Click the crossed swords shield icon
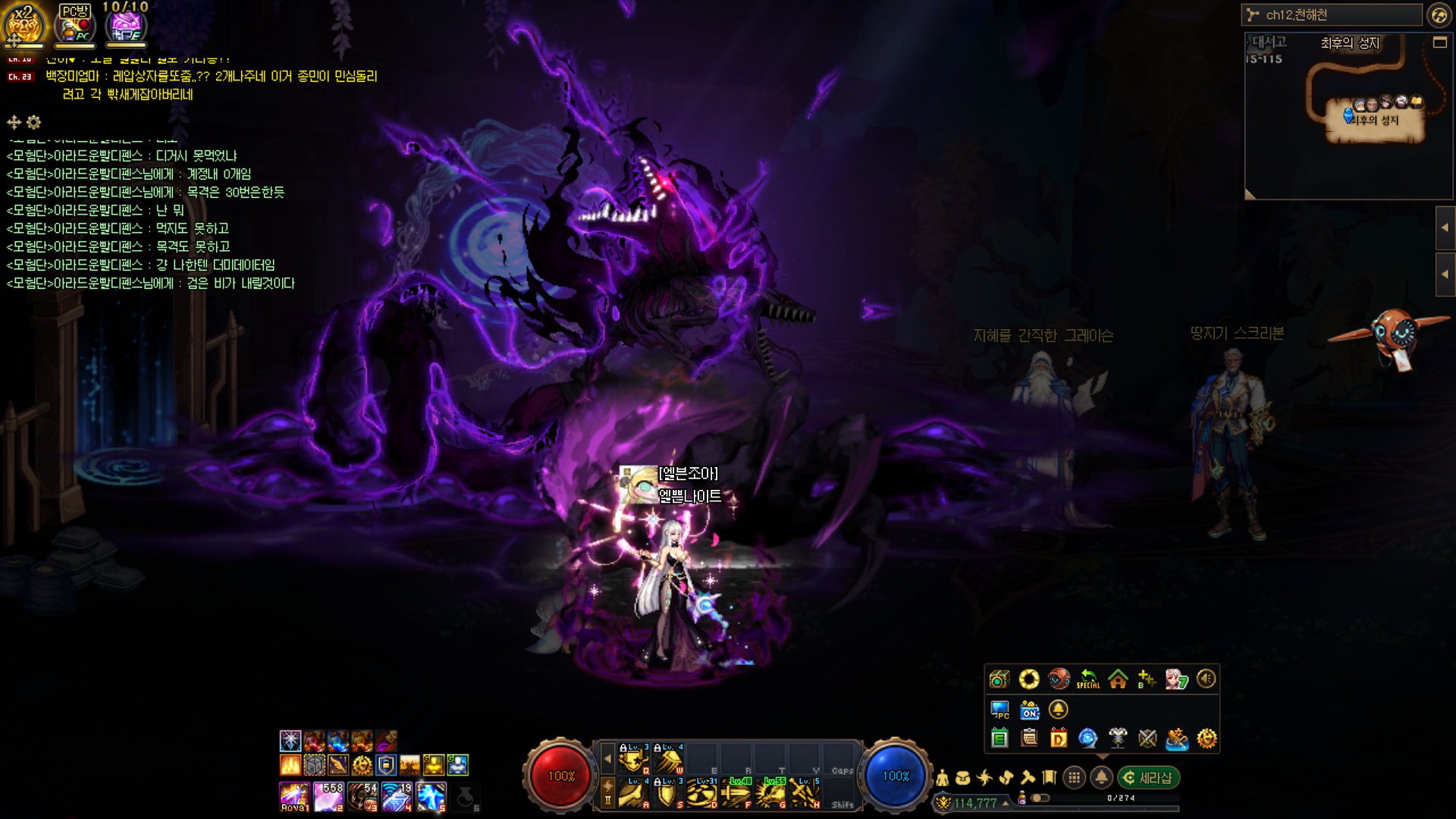This screenshot has width=1456, height=819. [1147, 739]
